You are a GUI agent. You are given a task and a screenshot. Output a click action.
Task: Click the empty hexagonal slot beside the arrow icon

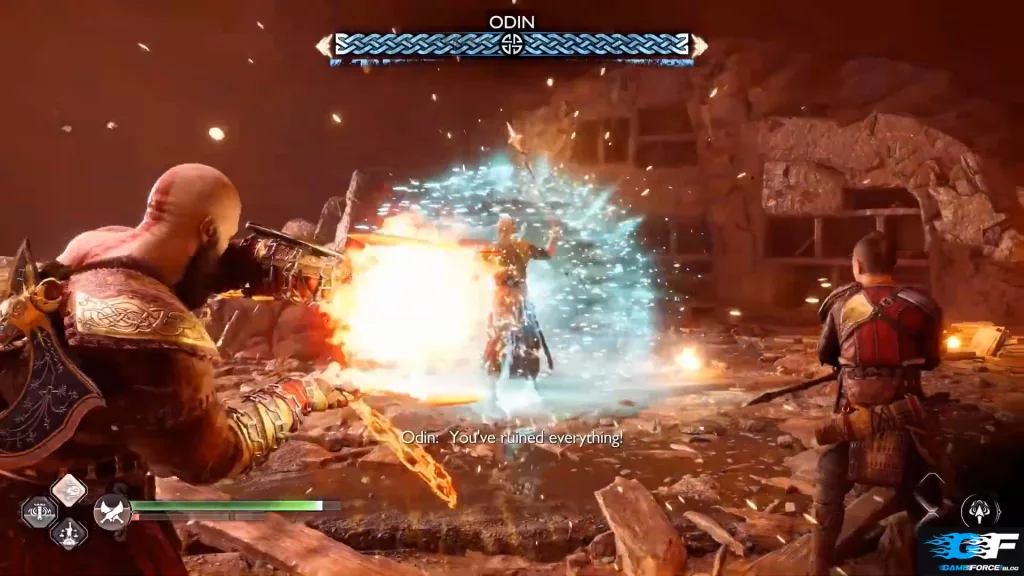click(929, 494)
